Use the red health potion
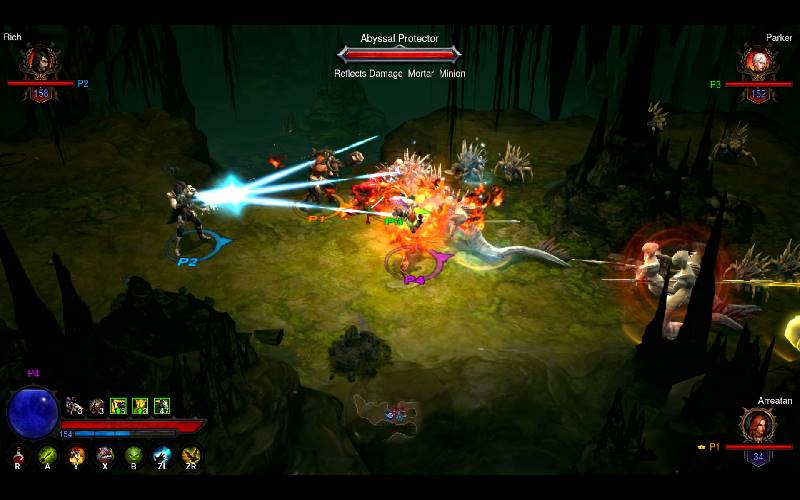 pyautogui.click(x=18, y=456)
